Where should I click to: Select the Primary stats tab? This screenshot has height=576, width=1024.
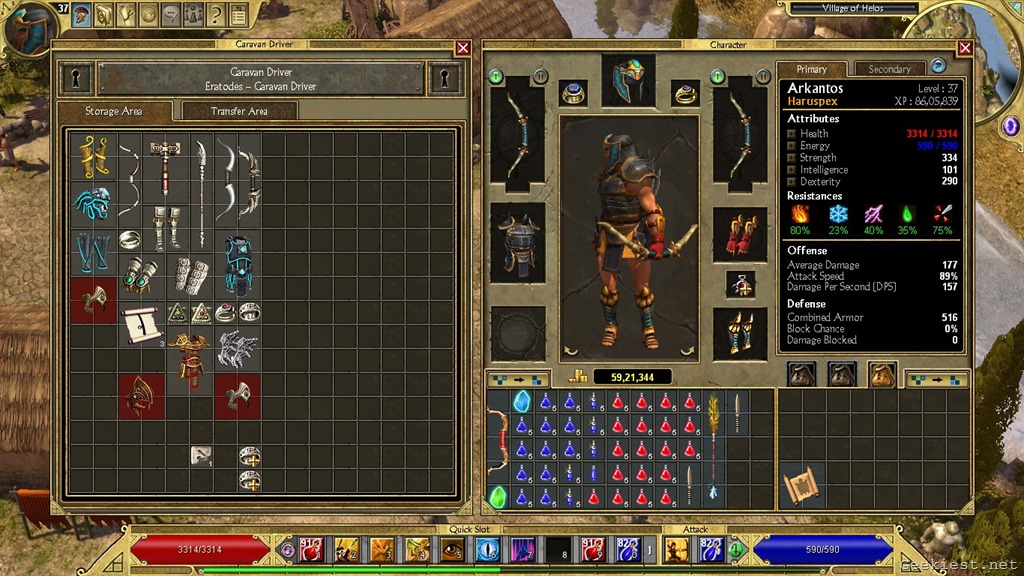[x=812, y=69]
